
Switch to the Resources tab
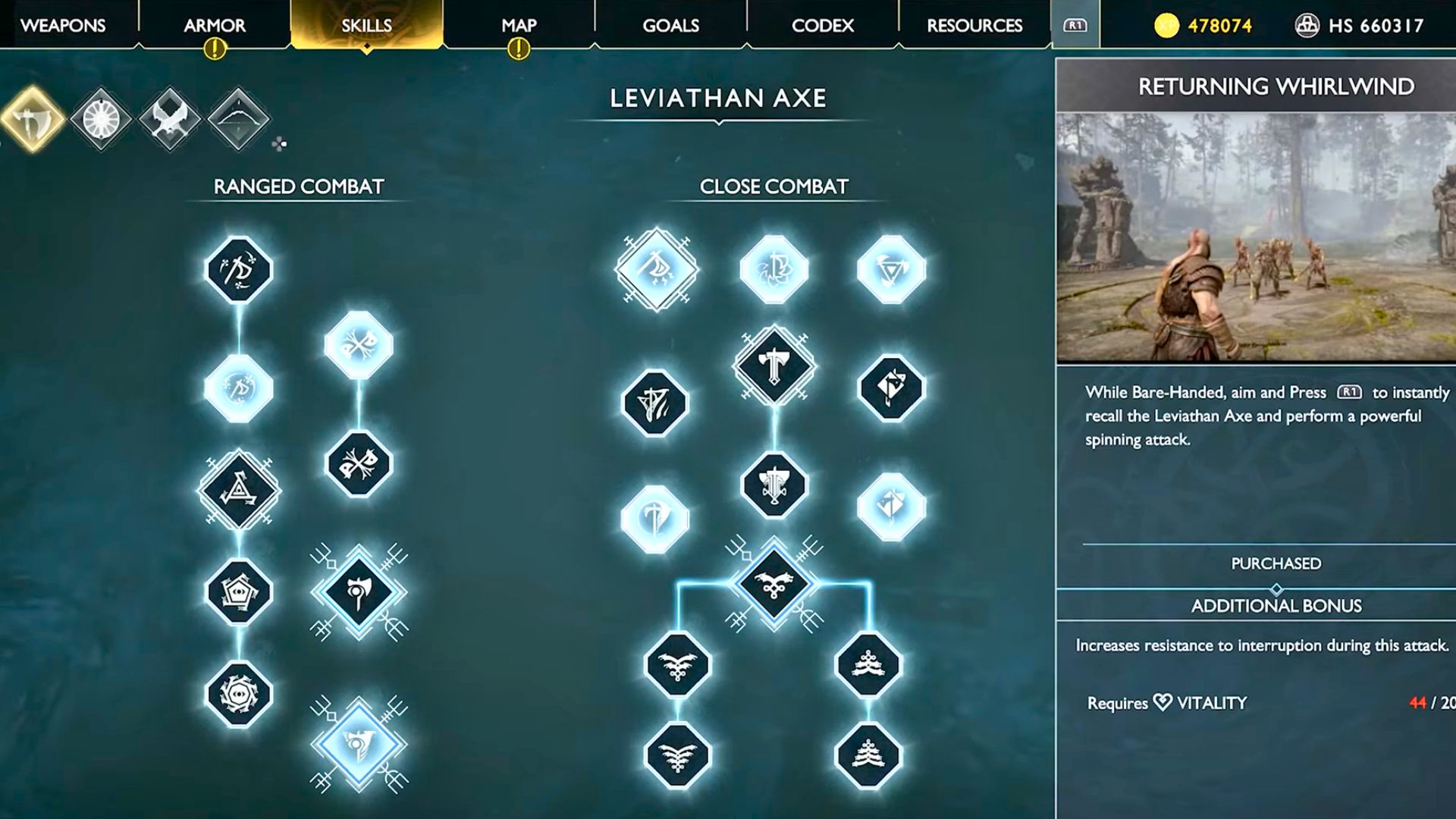(974, 25)
